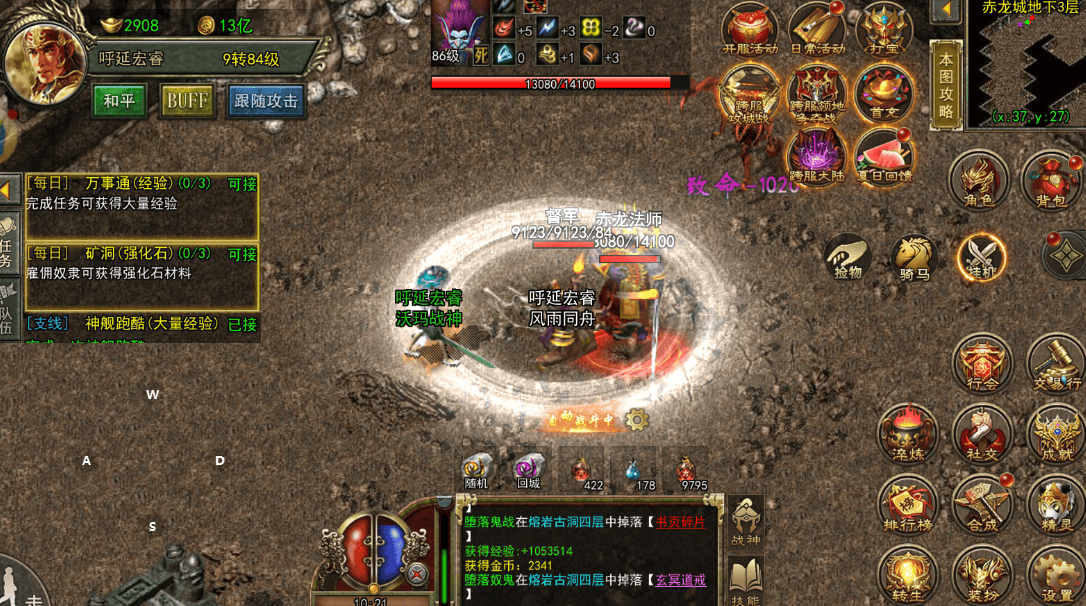The image size is (1086, 606).
Task: Select the blue mana potion slot
Action: click(x=633, y=470)
